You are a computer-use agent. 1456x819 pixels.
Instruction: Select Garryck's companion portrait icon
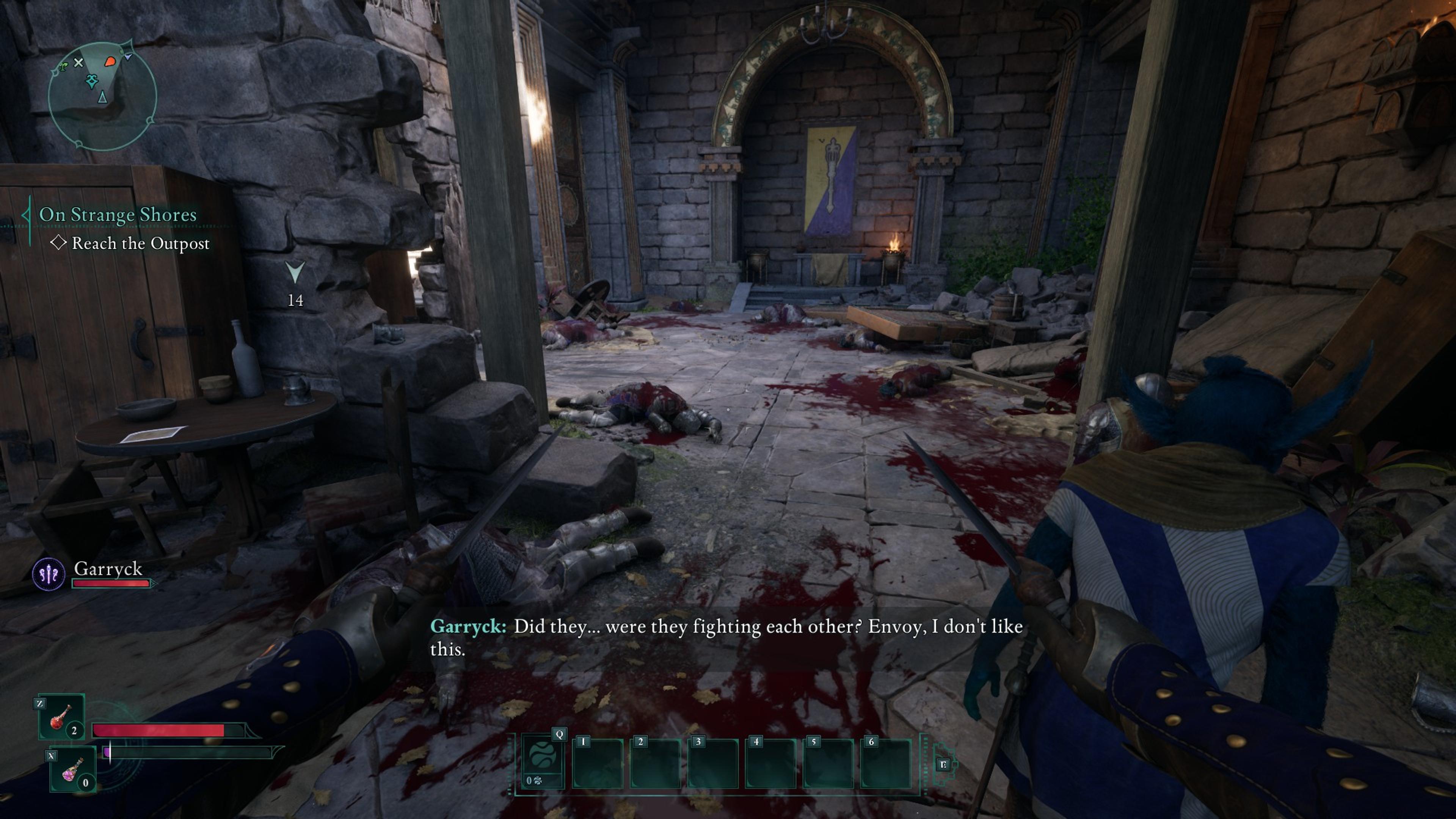(x=49, y=574)
